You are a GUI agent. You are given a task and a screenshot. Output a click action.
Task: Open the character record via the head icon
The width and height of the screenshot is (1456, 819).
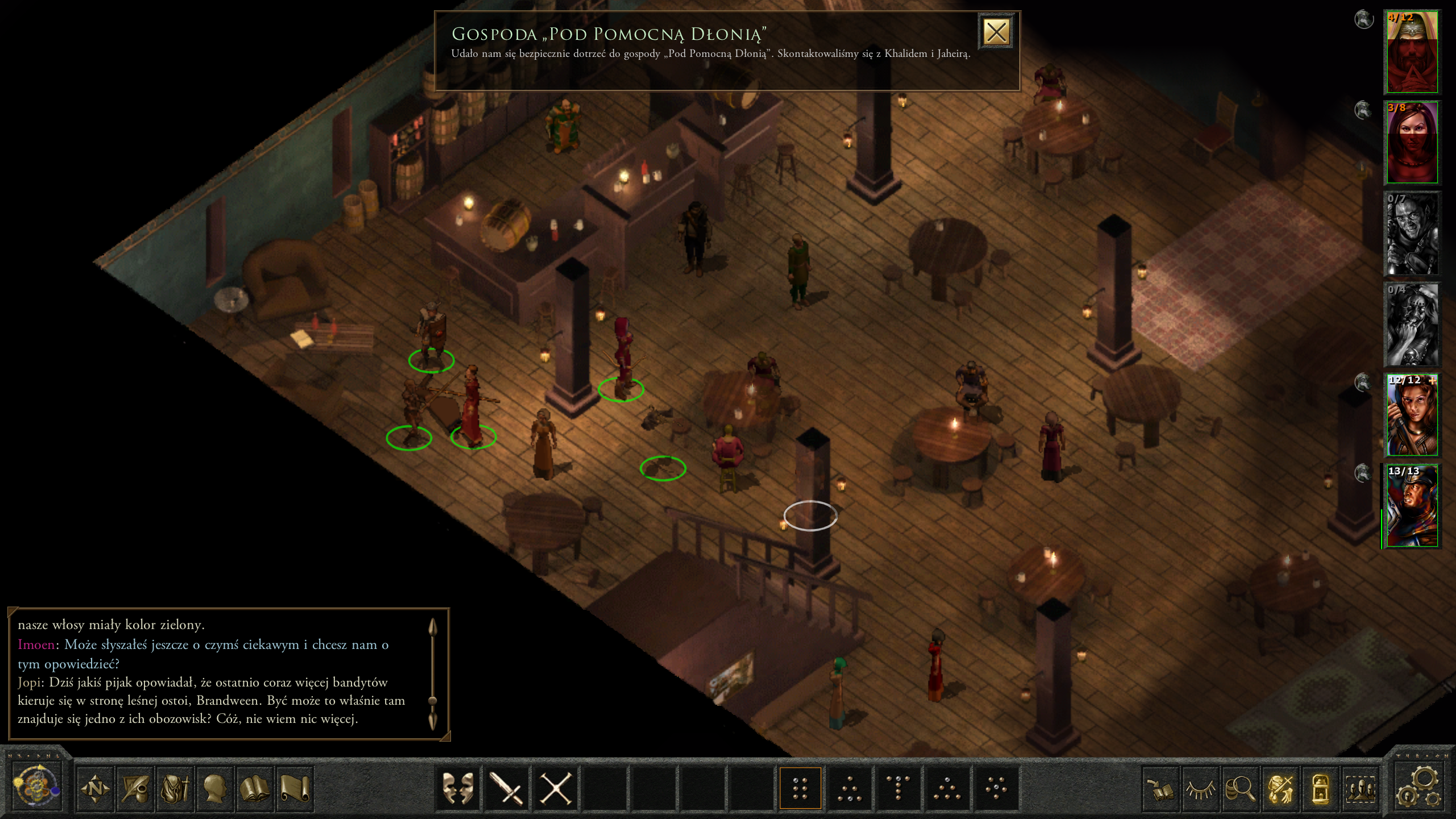coord(214,788)
